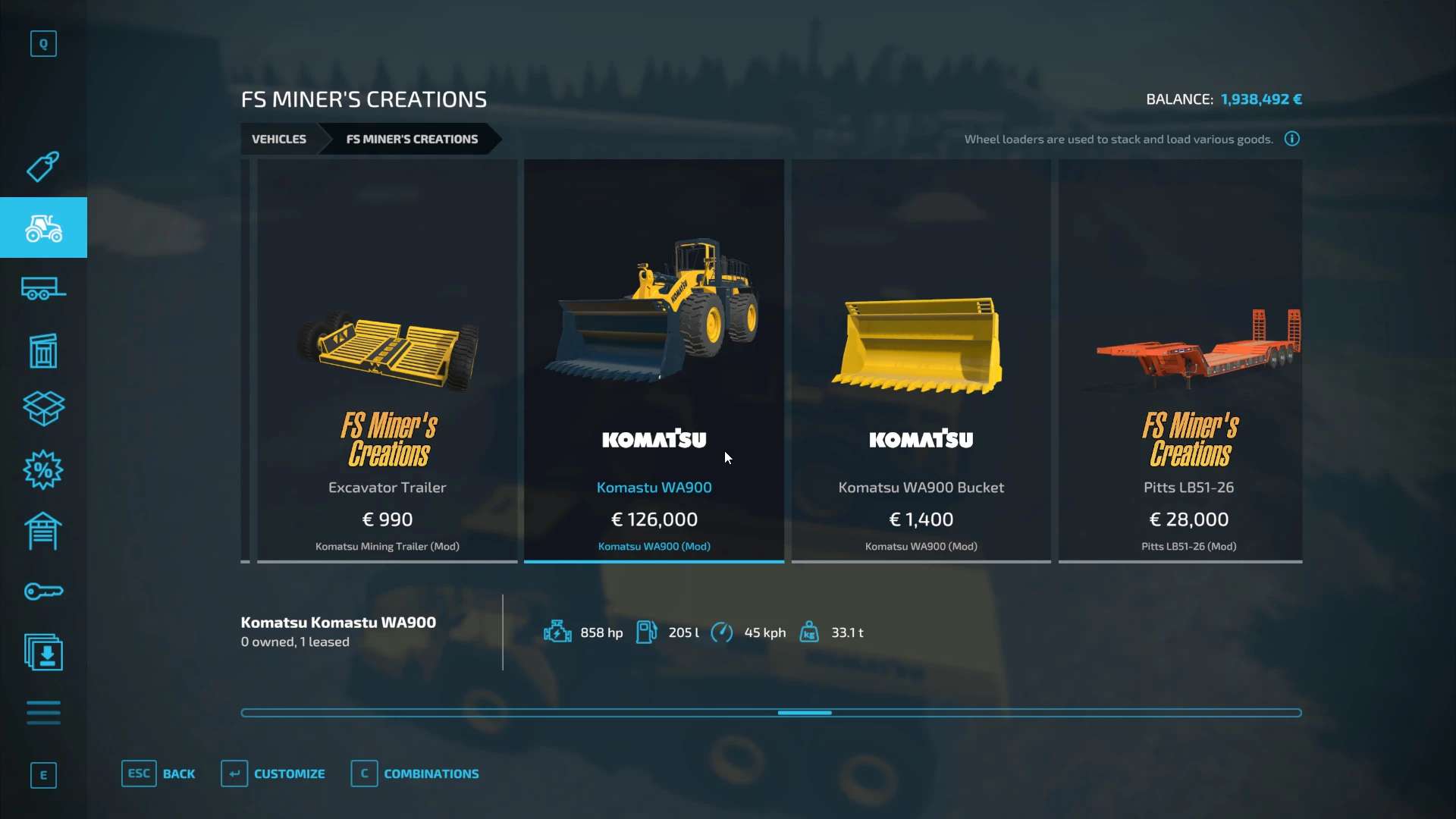This screenshot has height=819, width=1456.
Task: Show the Combinations list
Action: [415, 774]
